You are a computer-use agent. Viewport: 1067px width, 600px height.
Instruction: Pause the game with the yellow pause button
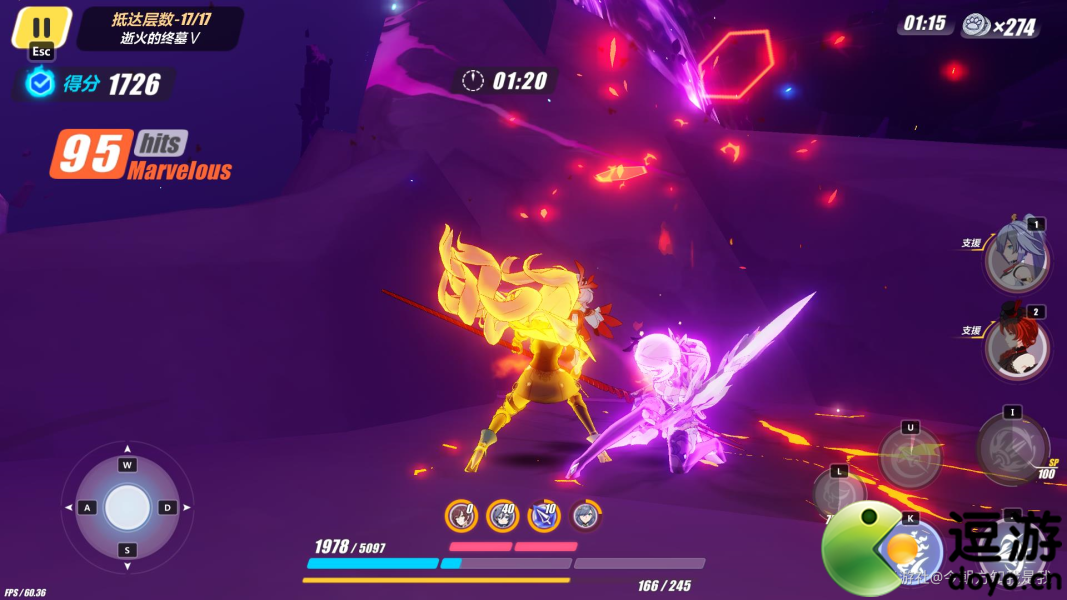[41, 28]
